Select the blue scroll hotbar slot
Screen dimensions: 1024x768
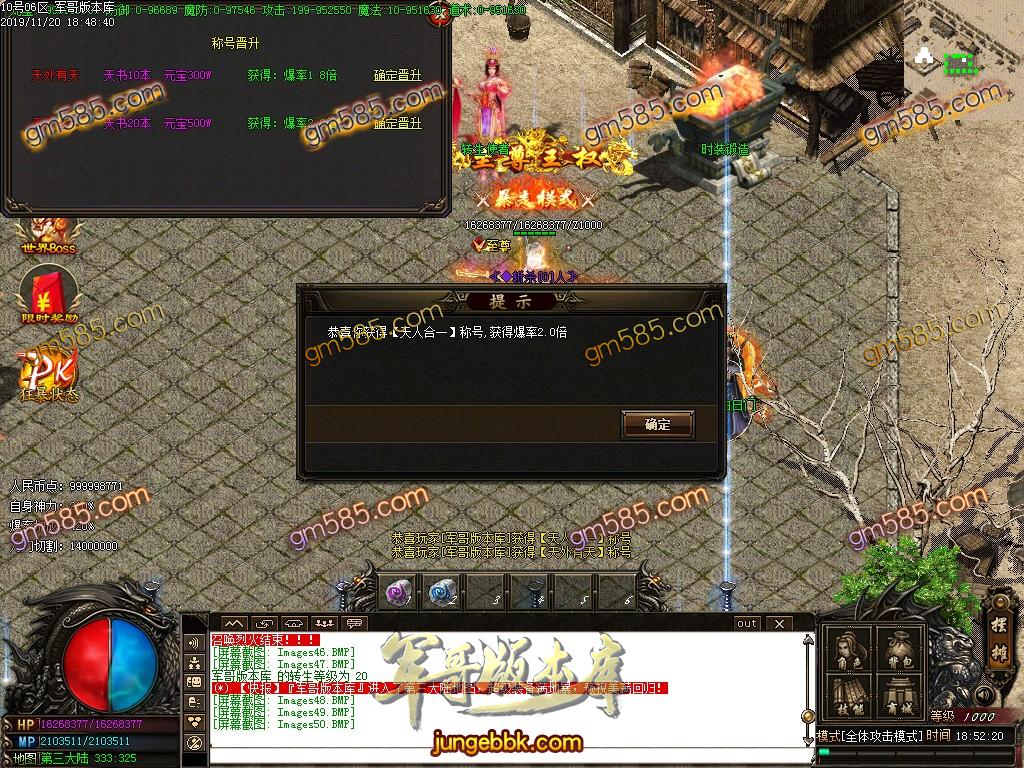(x=442, y=593)
